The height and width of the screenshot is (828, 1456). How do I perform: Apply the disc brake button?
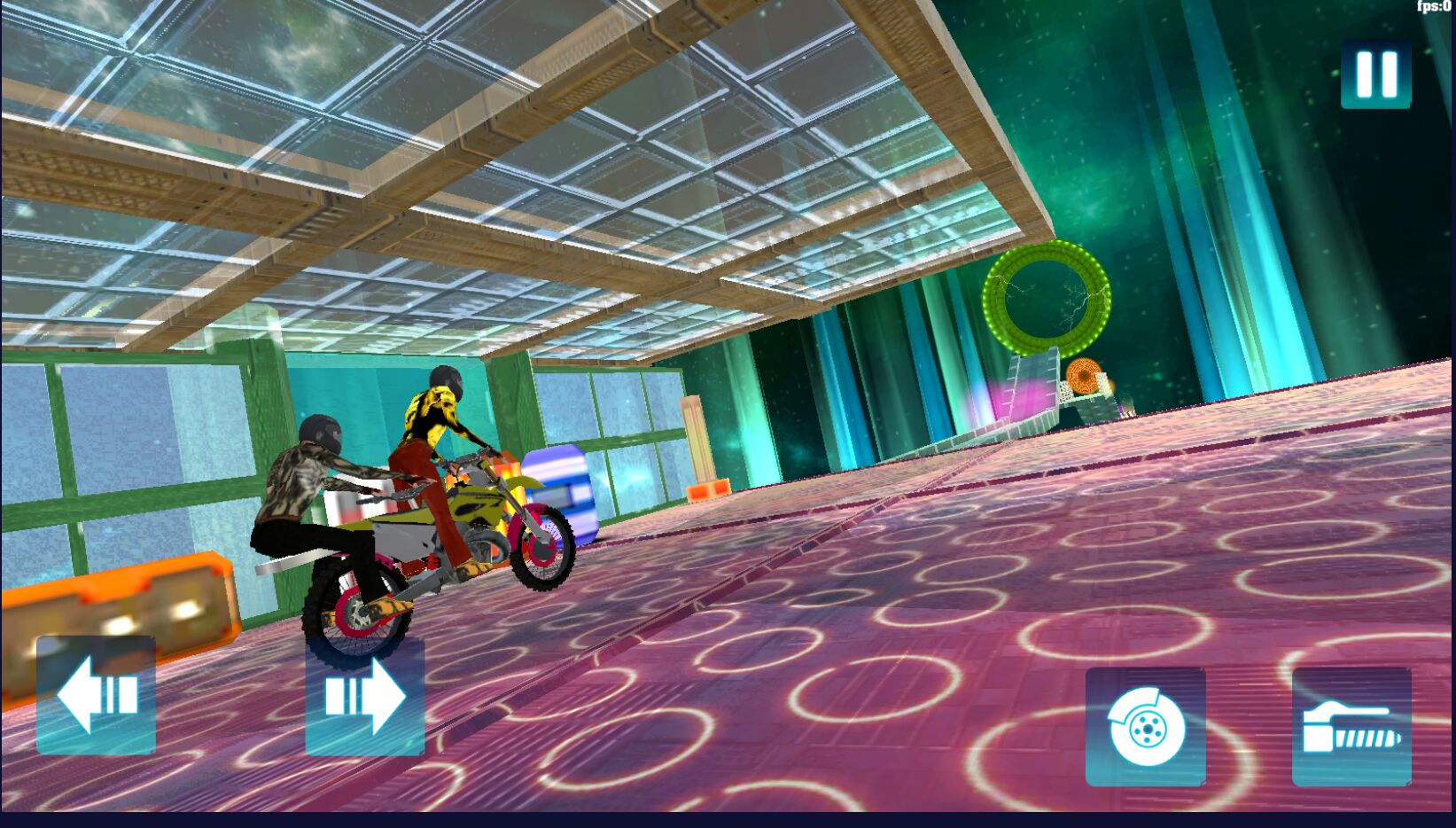click(1145, 728)
